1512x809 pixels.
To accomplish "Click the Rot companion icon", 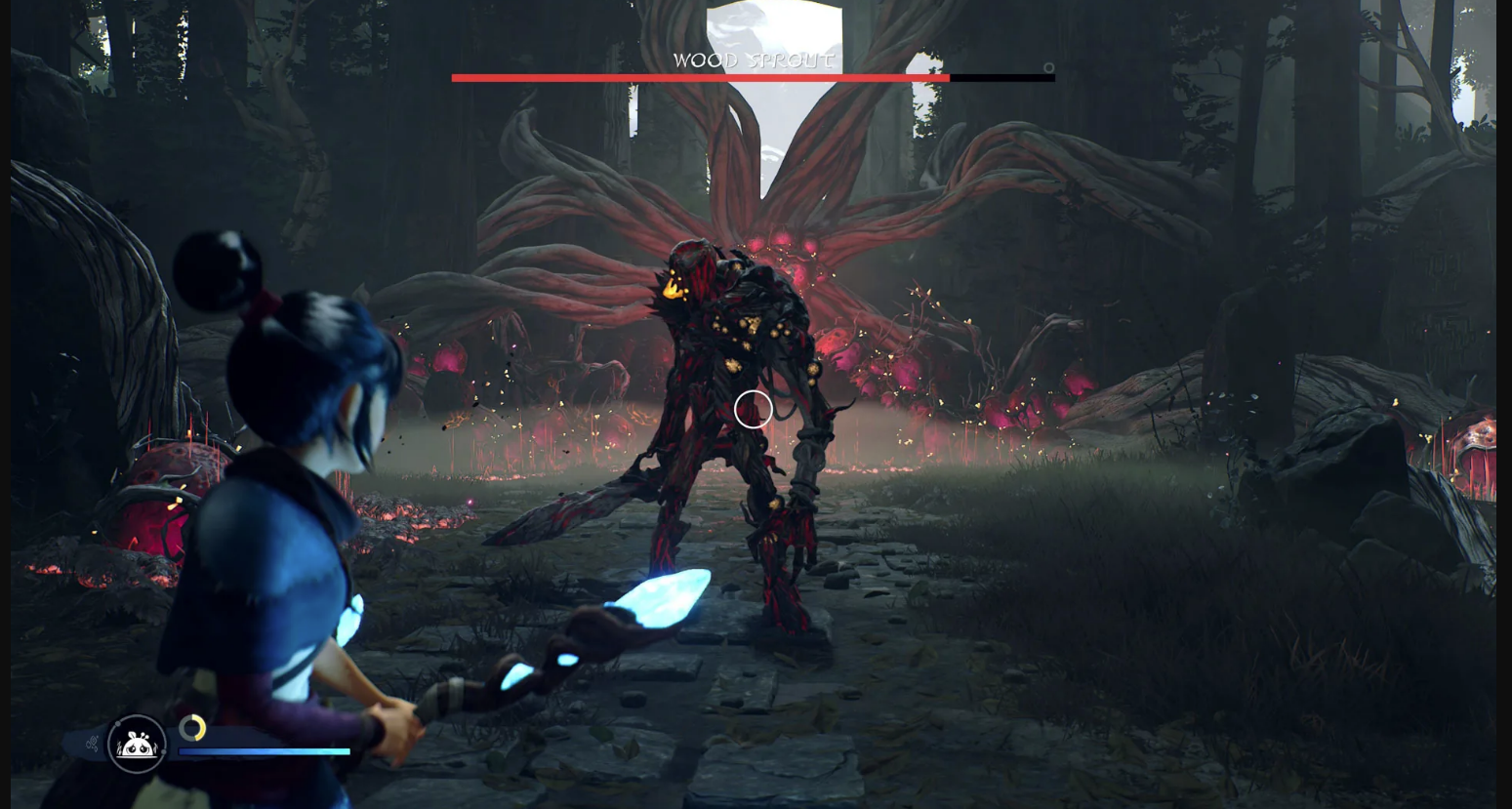I will (x=137, y=745).
